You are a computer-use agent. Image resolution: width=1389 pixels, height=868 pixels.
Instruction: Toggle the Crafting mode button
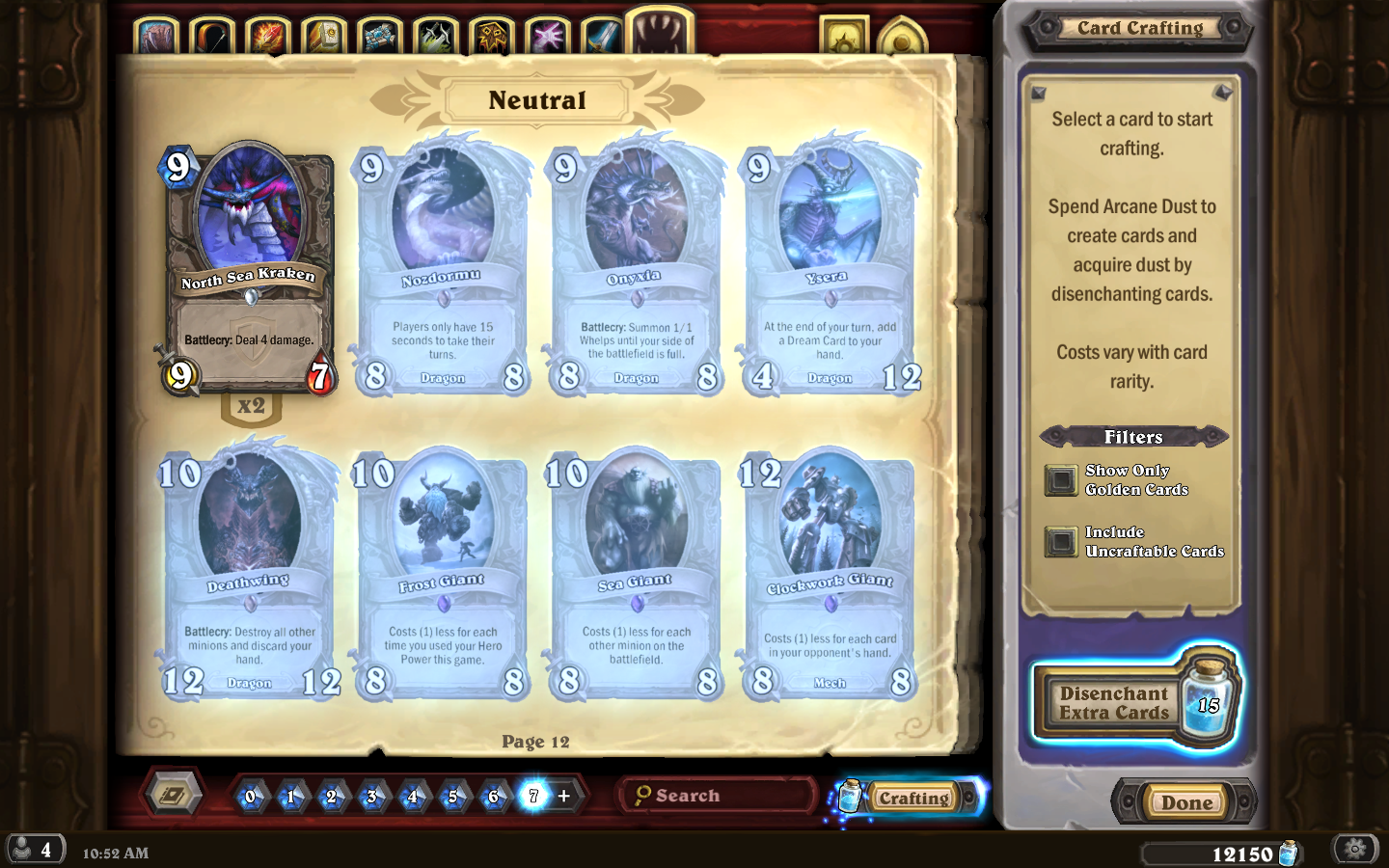(912, 798)
